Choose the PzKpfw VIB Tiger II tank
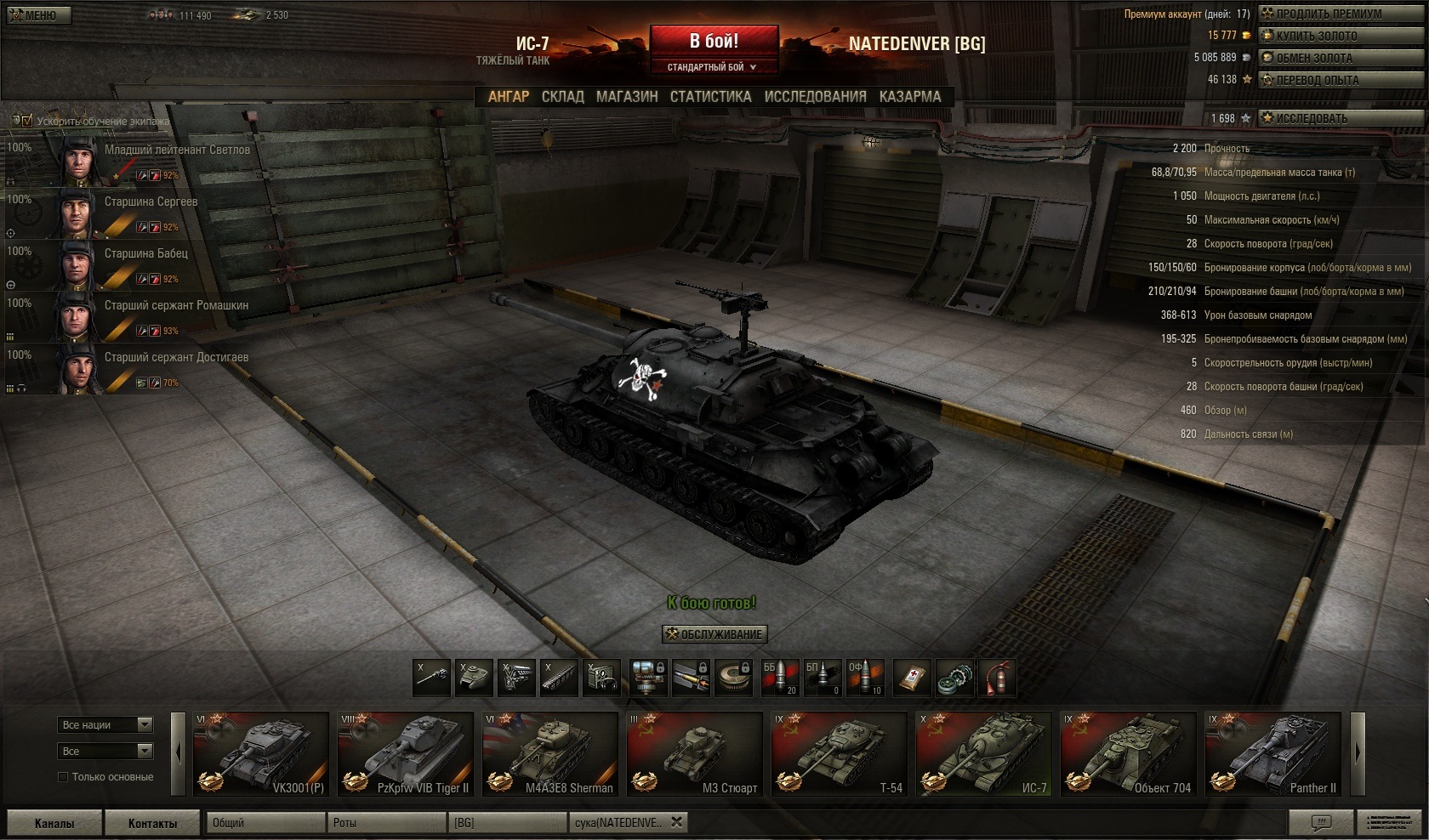Viewport: 1429px width, 840px height. coord(405,754)
